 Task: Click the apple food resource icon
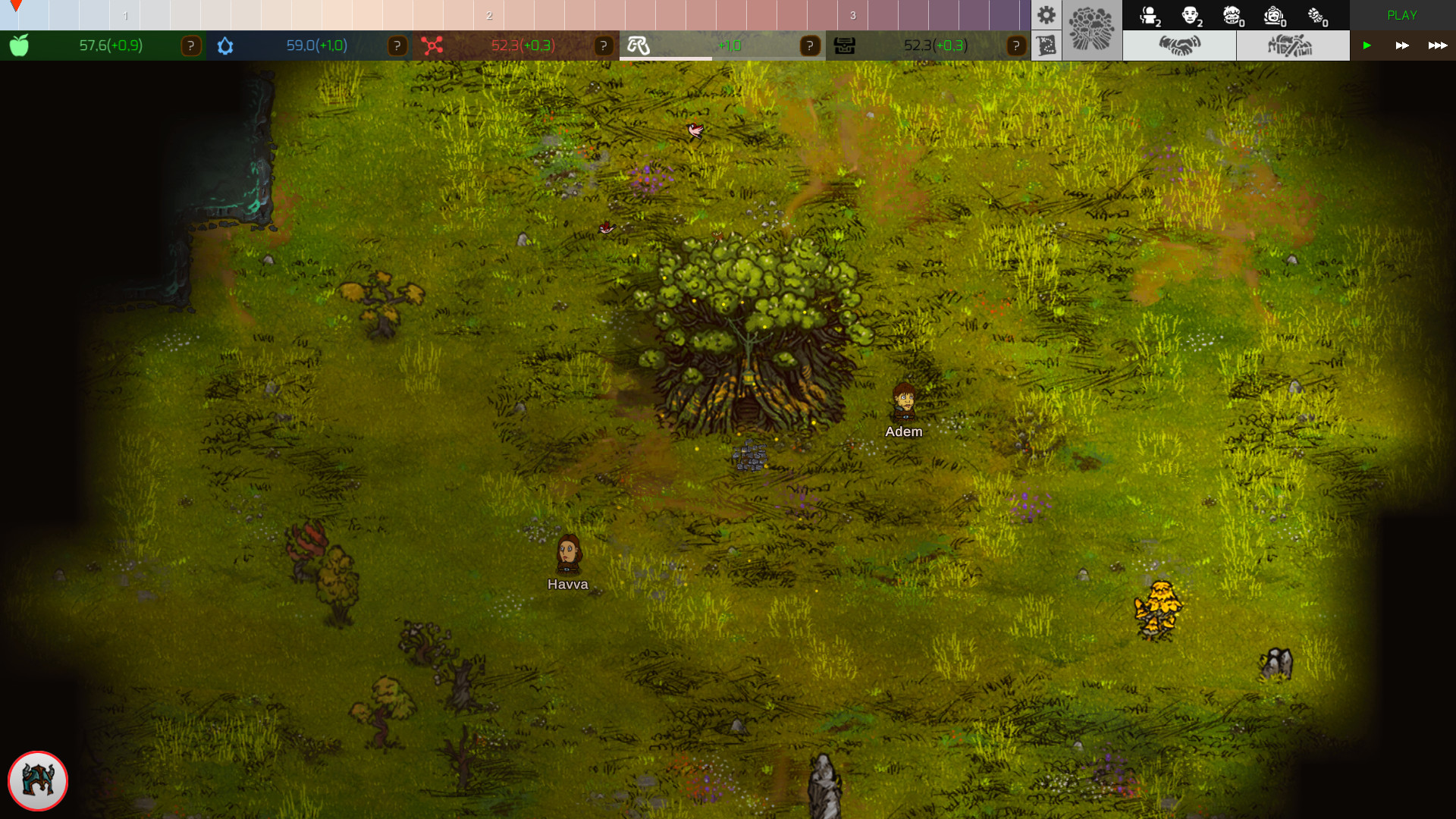point(19,45)
